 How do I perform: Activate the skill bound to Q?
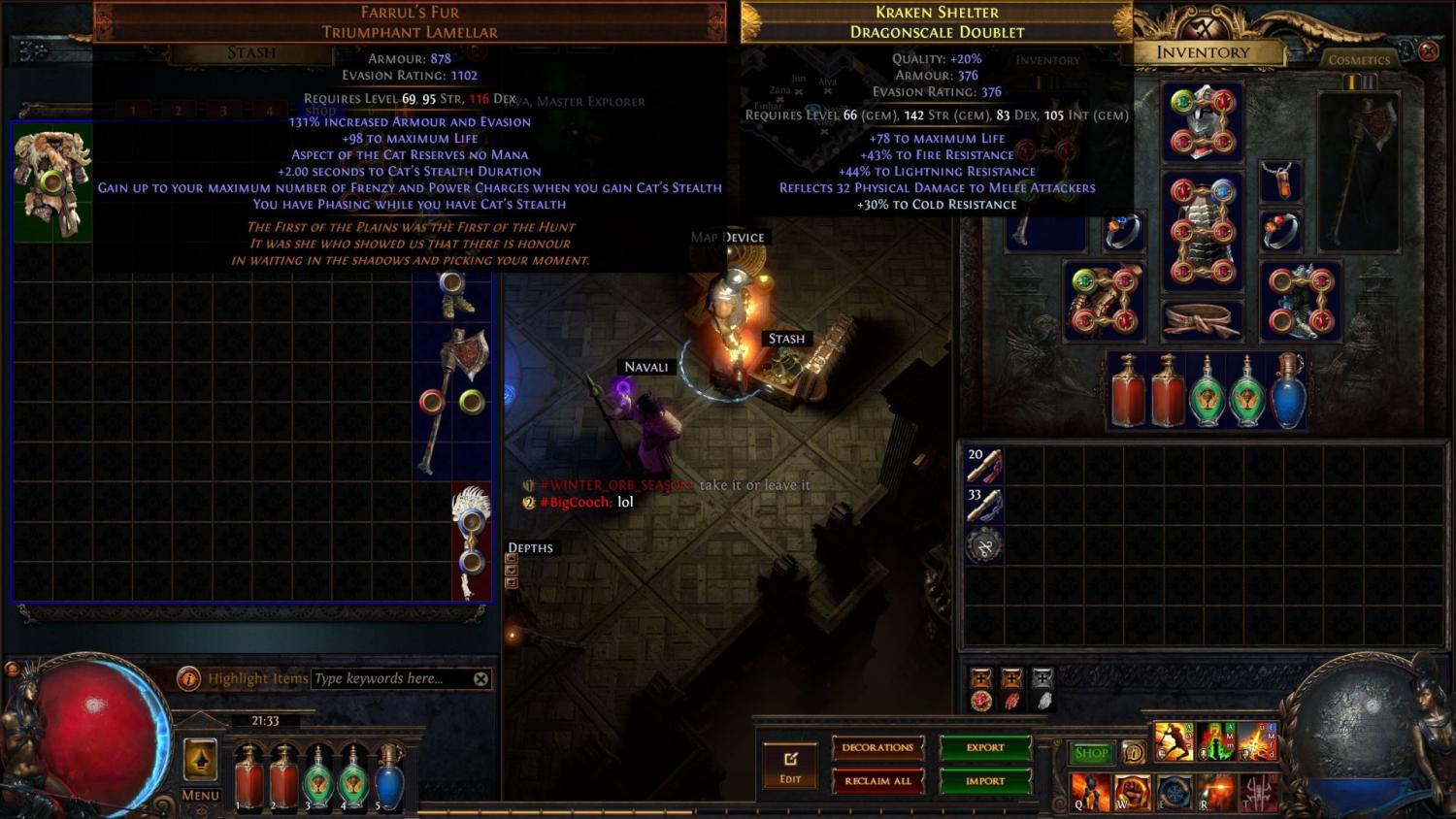1091,792
